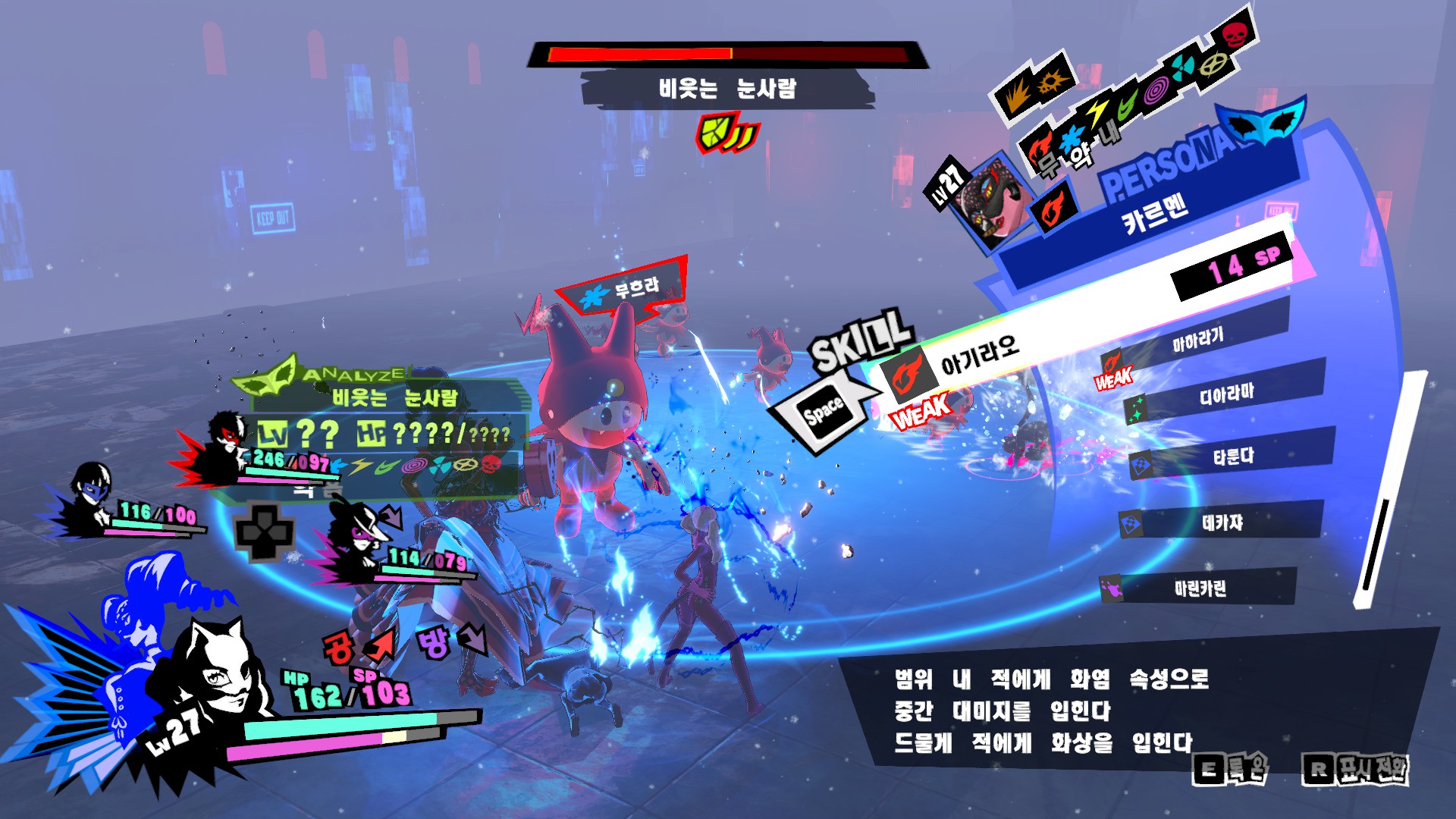1456x819 pixels.
Task: Select the 타룬다 skill
Action: (x=1232, y=457)
